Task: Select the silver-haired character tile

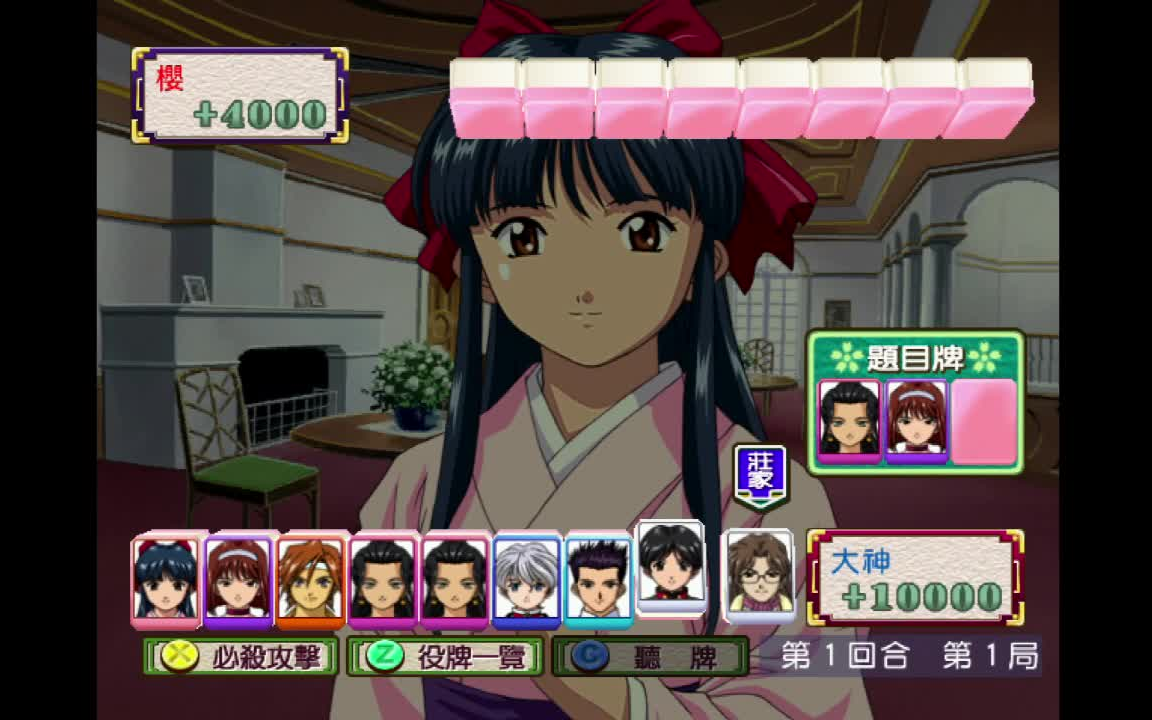Action: pos(526,580)
